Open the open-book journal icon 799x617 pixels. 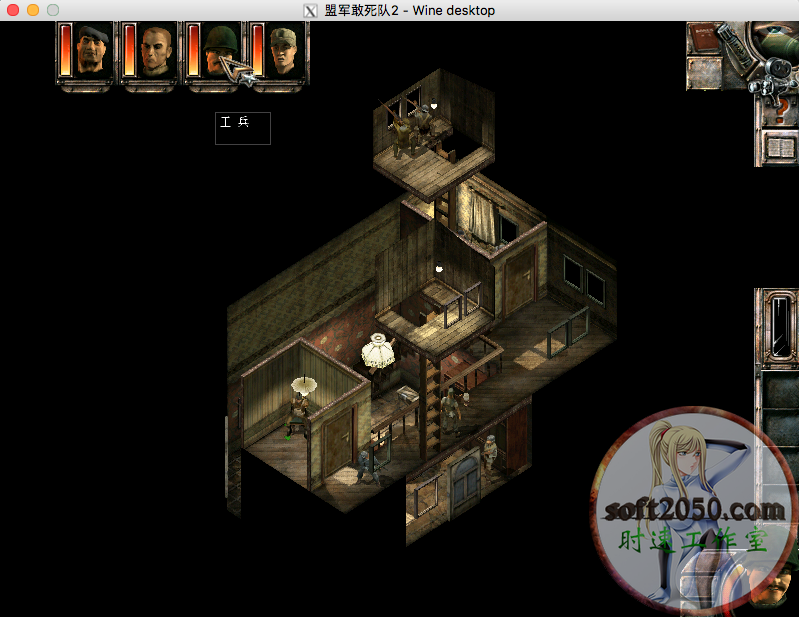point(780,149)
